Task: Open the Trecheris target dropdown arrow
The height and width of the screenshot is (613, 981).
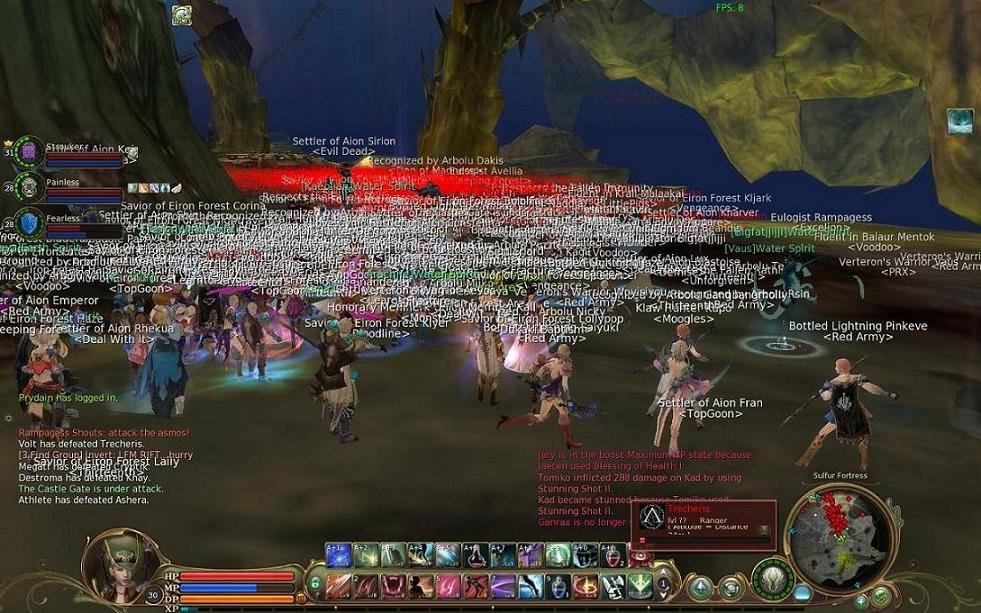Action: point(764,530)
